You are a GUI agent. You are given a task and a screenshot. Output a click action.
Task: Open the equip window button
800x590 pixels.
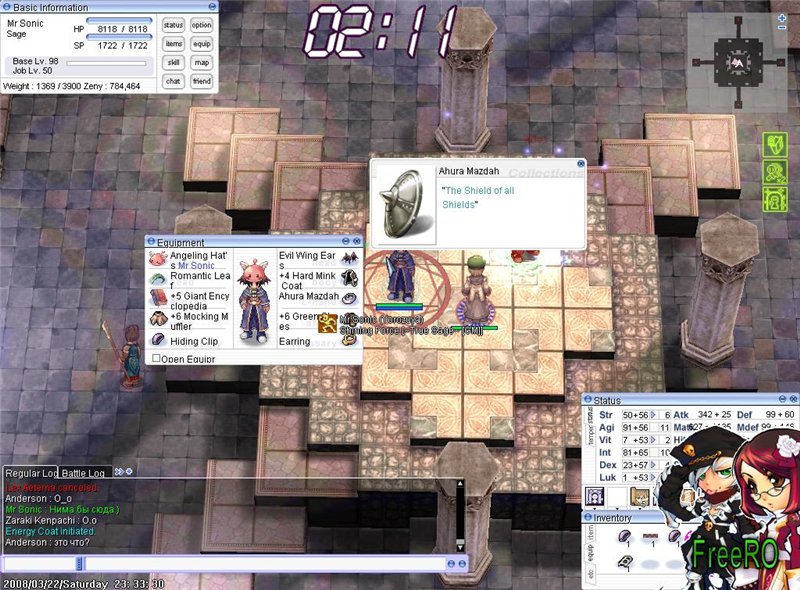pyautogui.click(x=202, y=44)
